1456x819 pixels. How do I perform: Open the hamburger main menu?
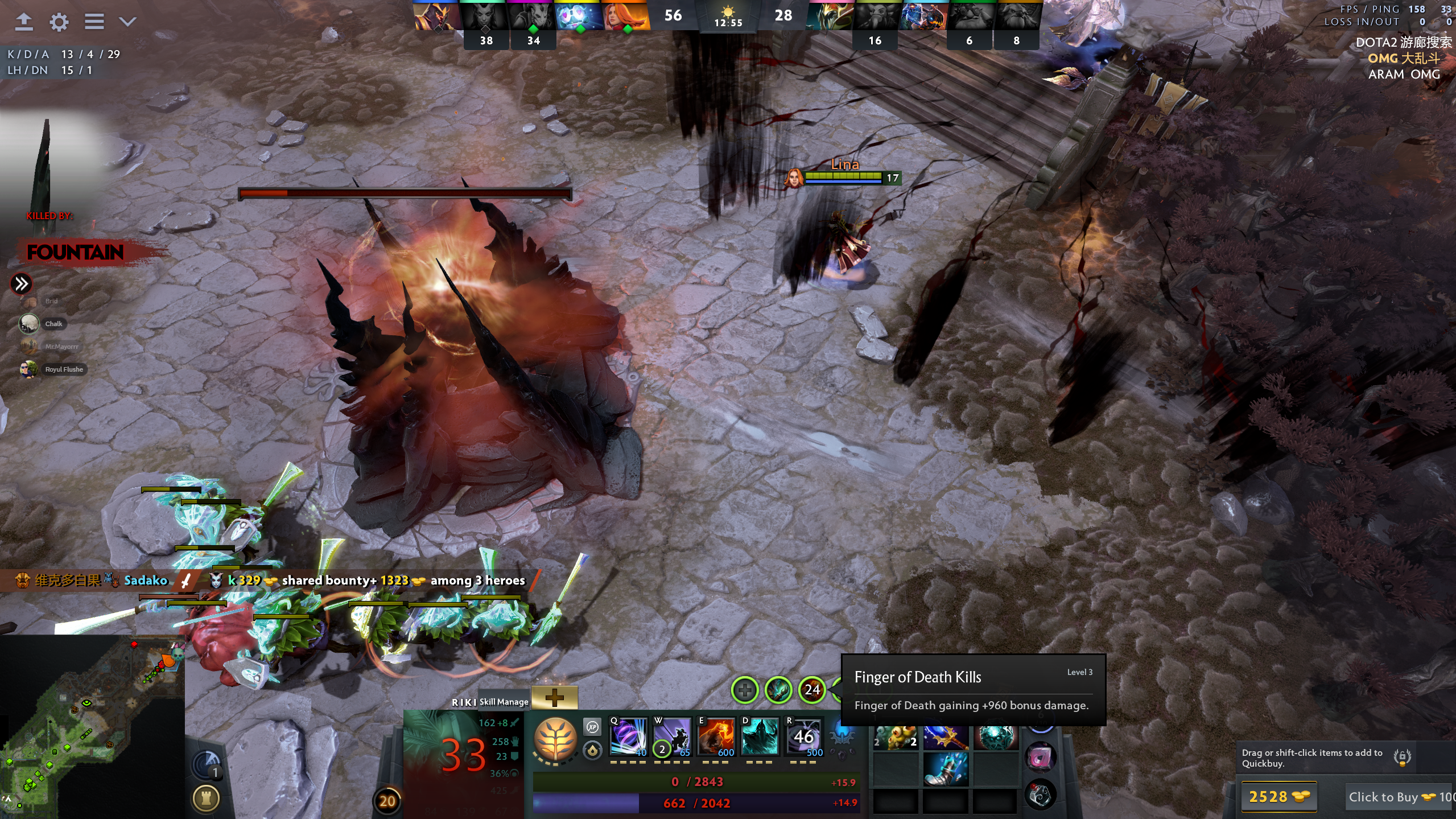click(x=94, y=22)
